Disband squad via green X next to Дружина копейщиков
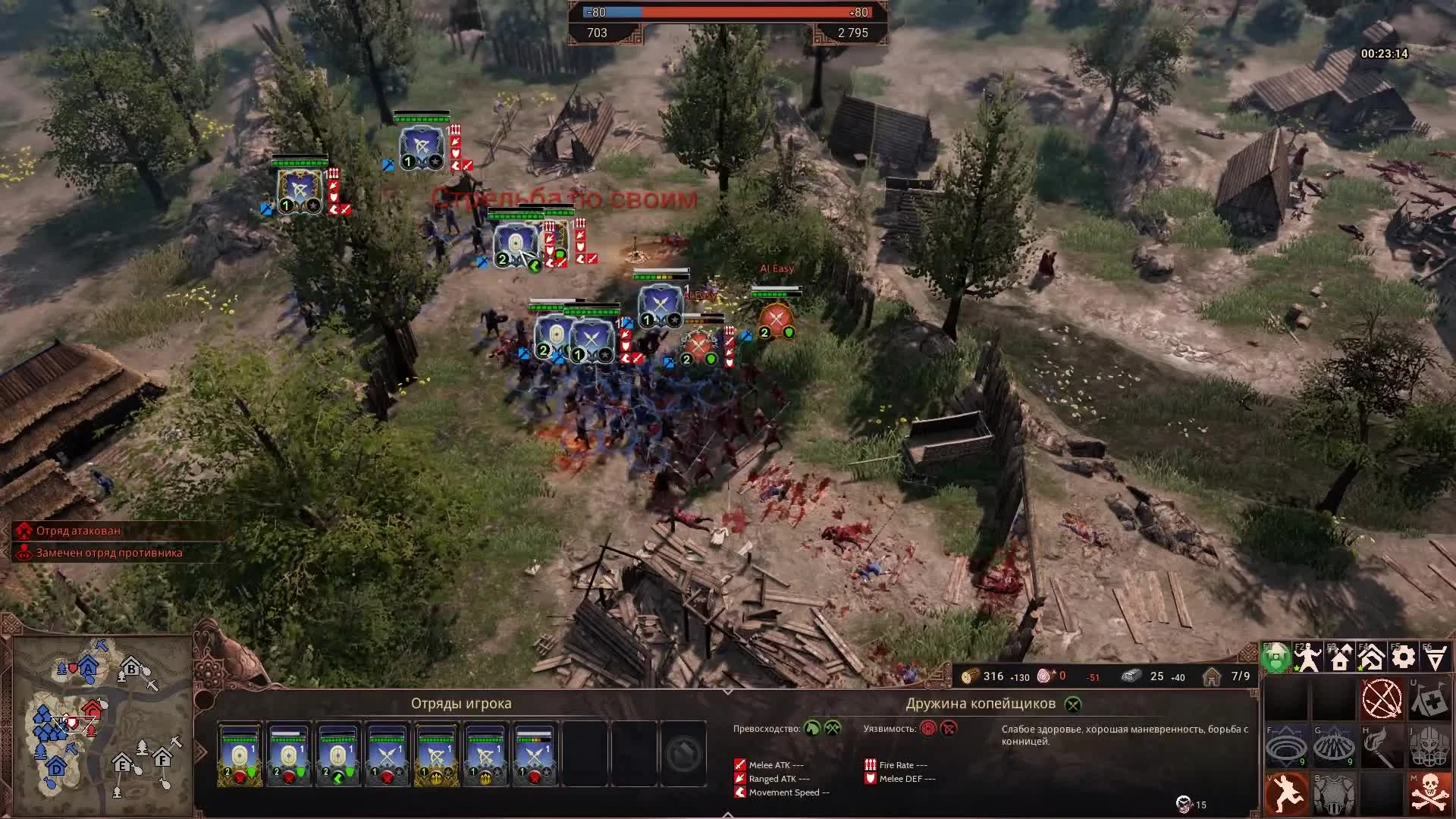Screen dimensions: 1456x819 tap(1074, 704)
